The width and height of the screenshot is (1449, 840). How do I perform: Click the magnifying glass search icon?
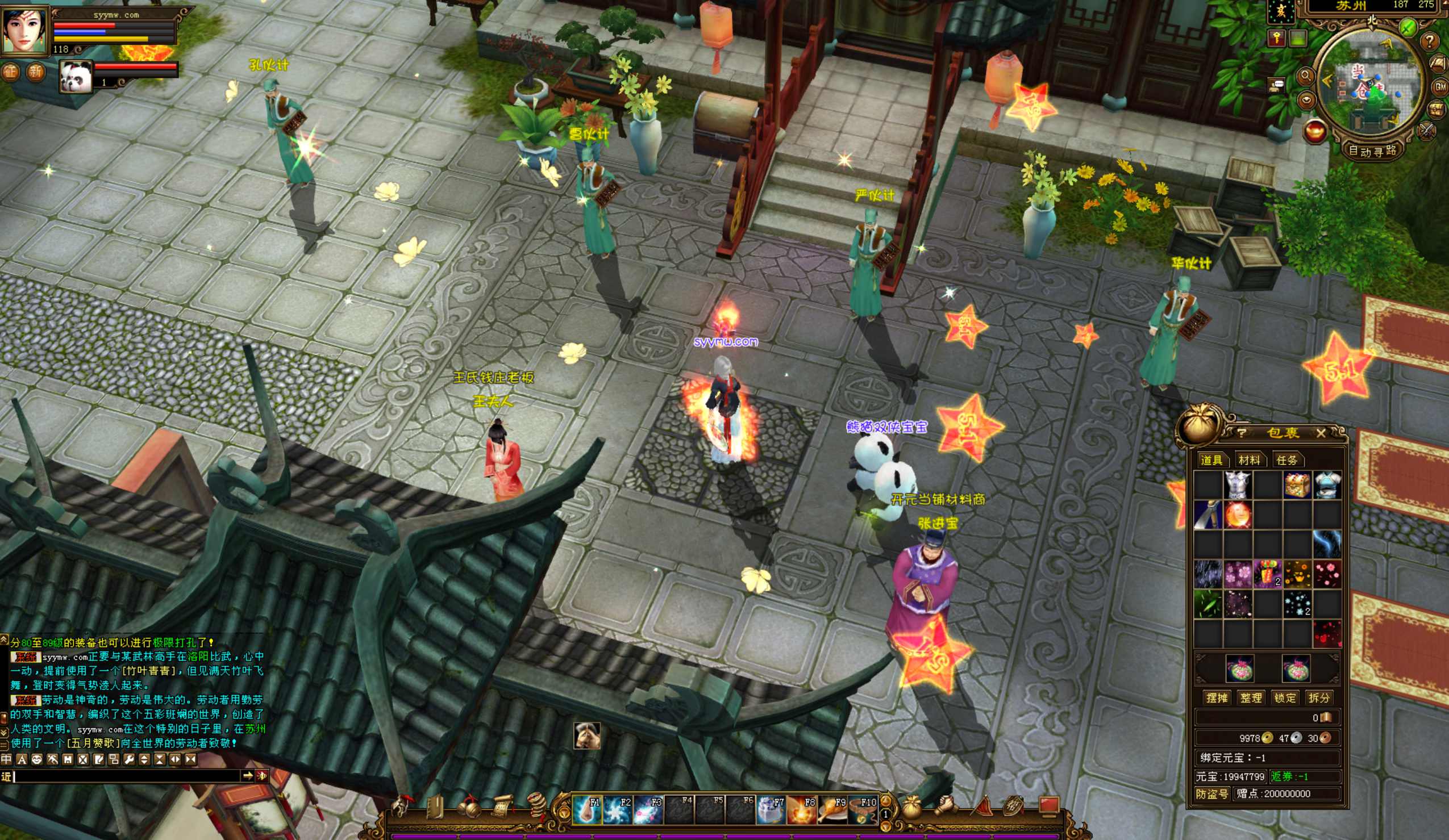click(x=1306, y=76)
